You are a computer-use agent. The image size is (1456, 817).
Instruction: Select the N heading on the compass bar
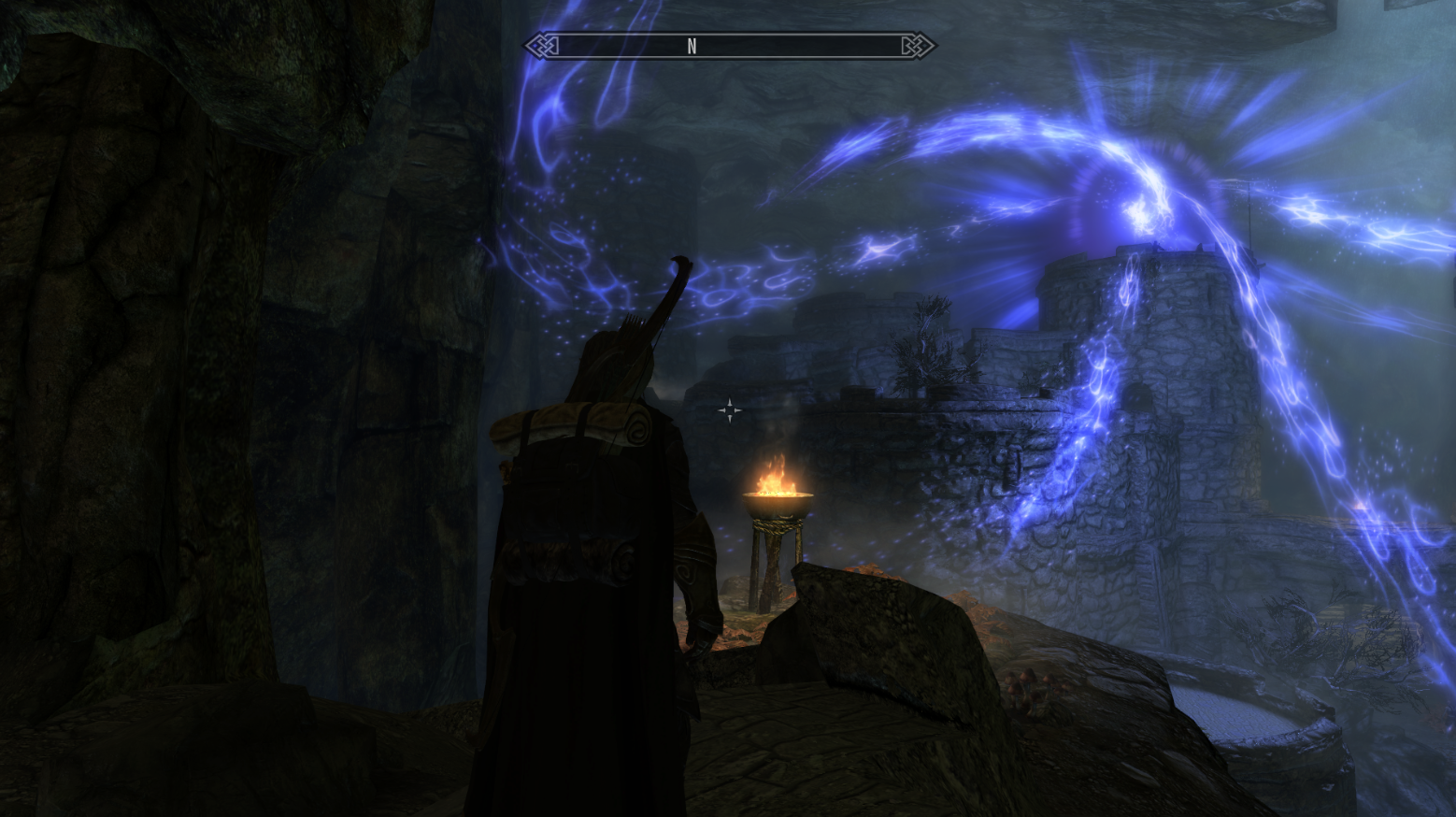pyautogui.click(x=692, y=44)
